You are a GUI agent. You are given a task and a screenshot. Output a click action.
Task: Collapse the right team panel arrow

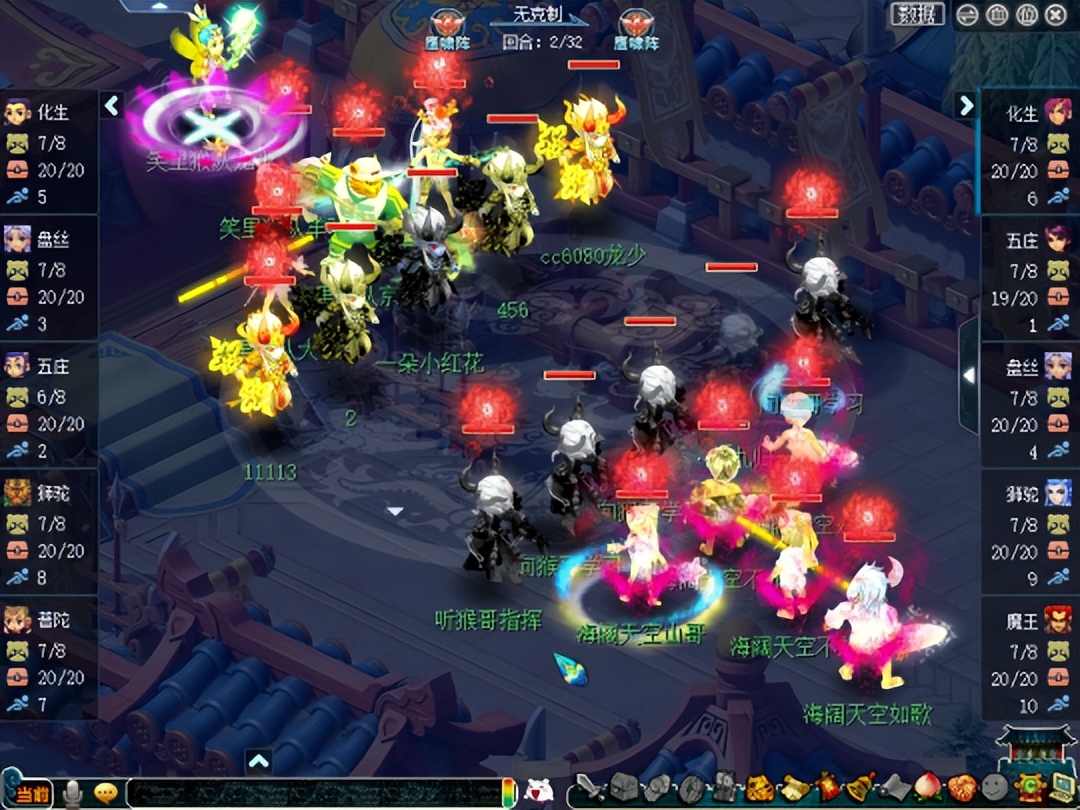[966, 105]
